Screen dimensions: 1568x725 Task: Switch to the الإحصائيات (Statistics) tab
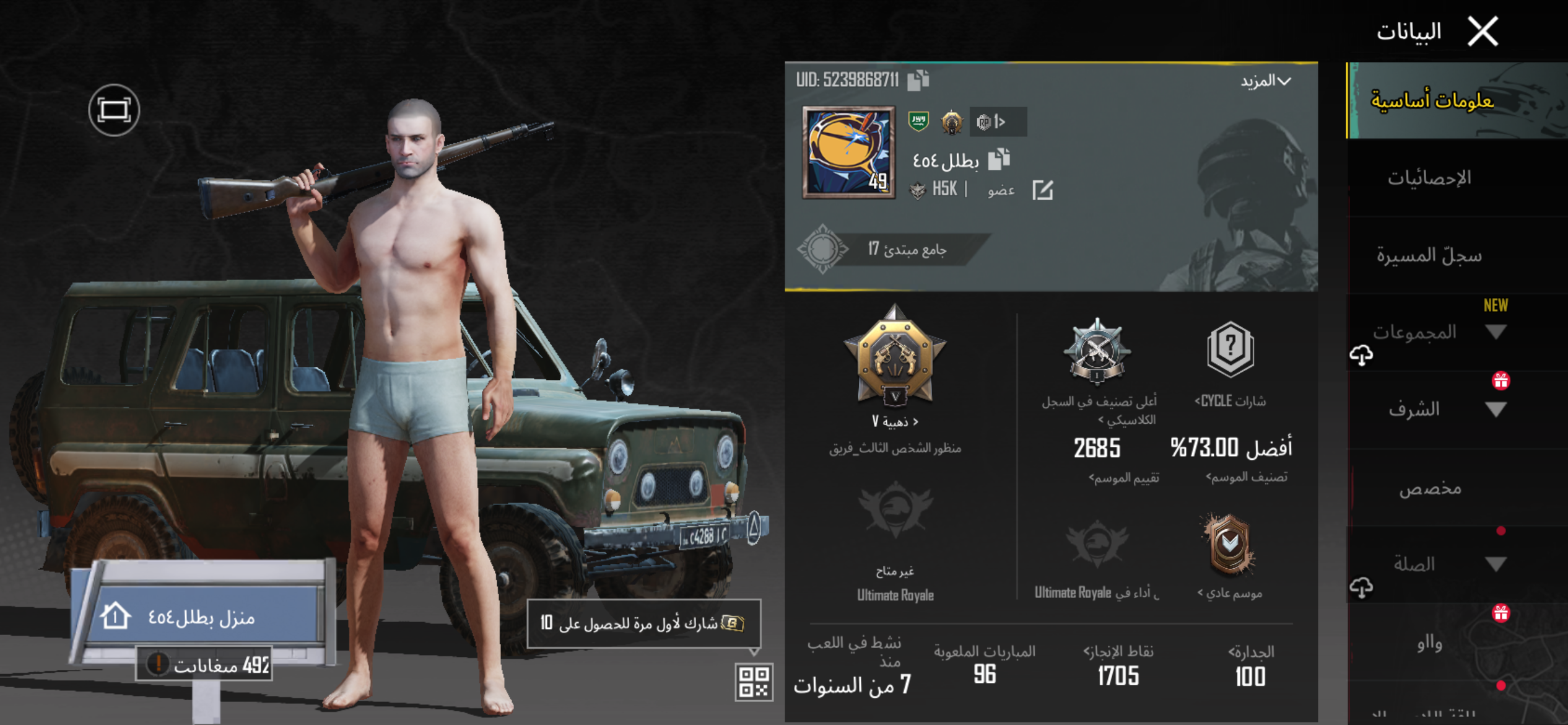click(x=1429, y=178)
